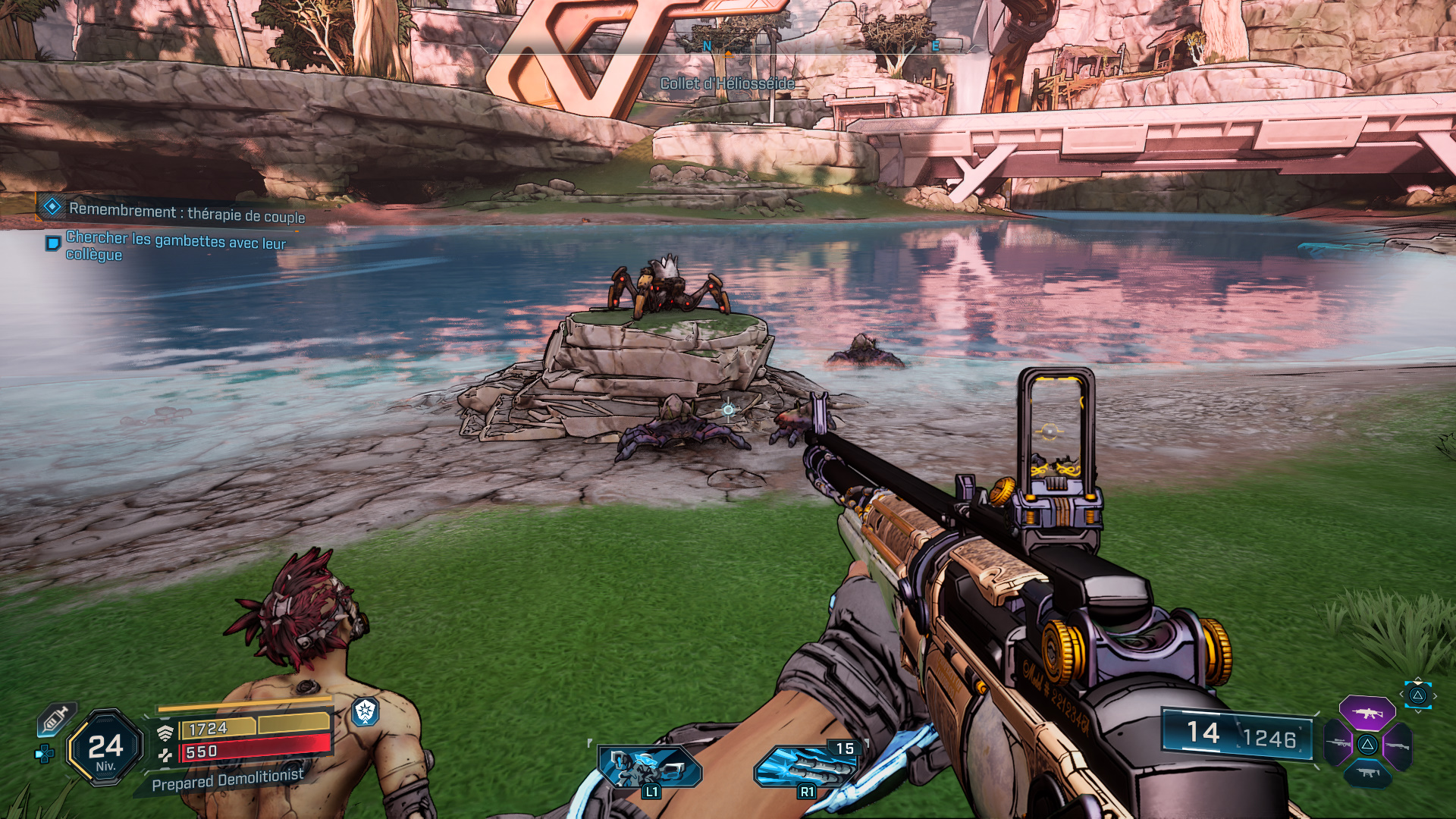The width and height of the screenshot is (1456, 819).
Task: Use the blue missile ordnance icon
Action: coord(805,767)
